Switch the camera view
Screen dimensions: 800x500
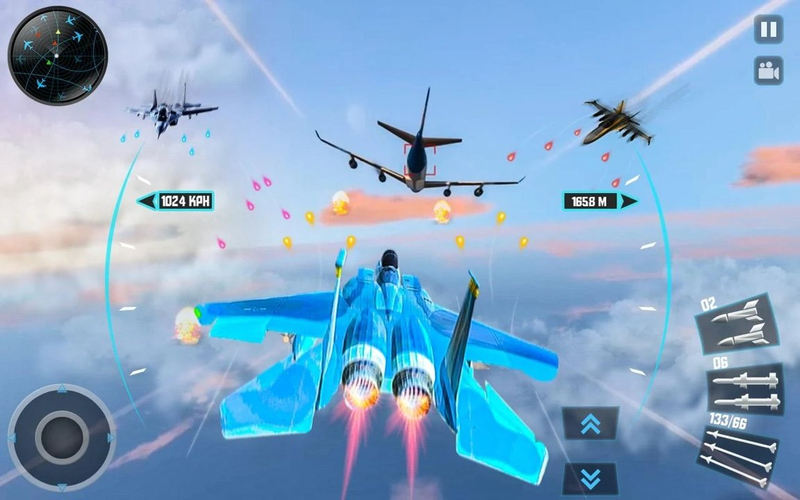point(768,71)
